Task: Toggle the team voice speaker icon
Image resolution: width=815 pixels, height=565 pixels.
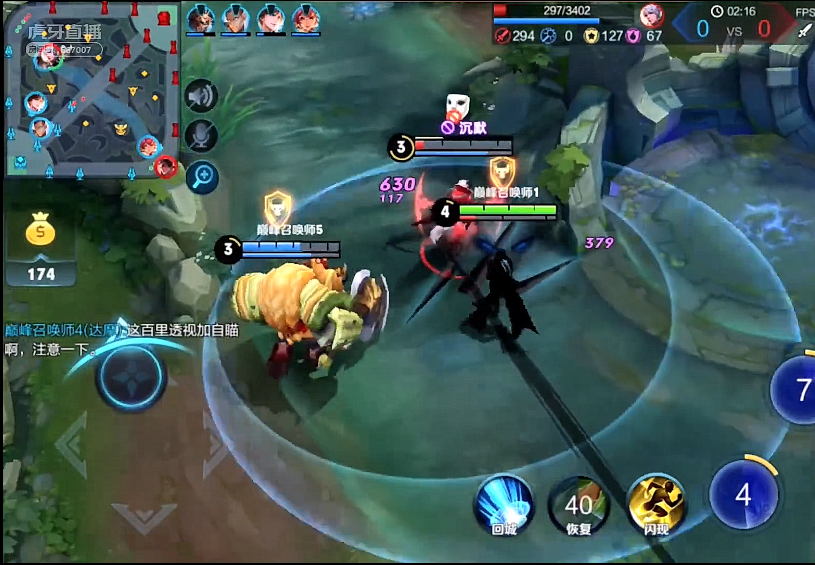Action: 202,97
